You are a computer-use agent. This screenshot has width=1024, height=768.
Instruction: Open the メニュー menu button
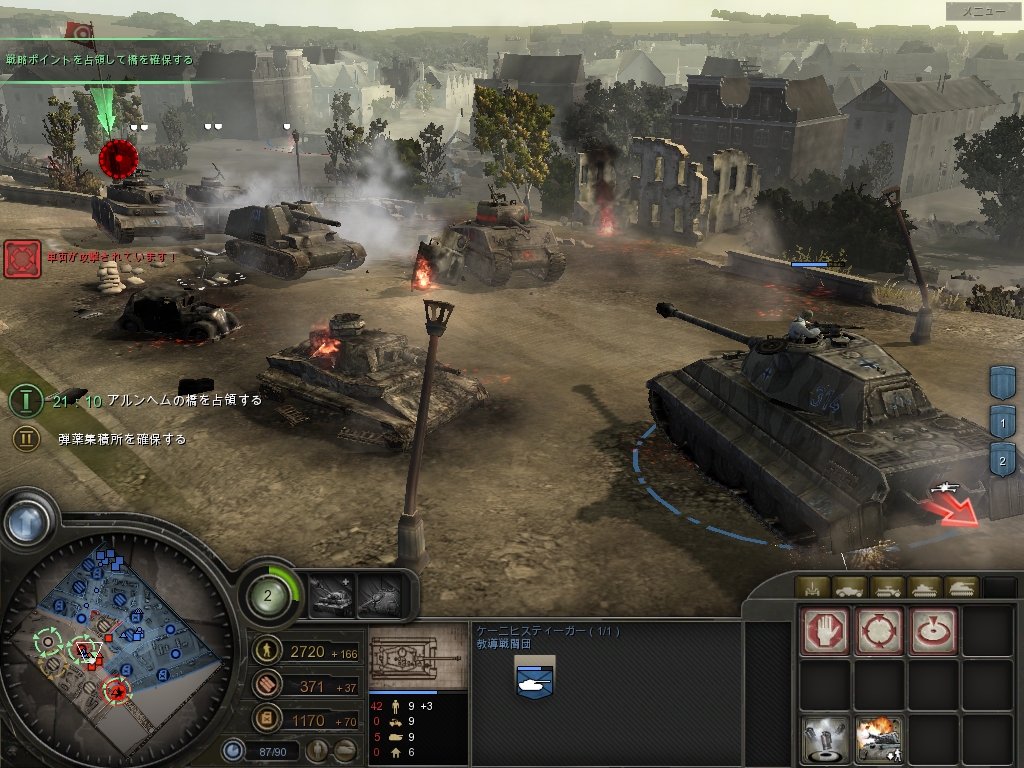[983, 11]
